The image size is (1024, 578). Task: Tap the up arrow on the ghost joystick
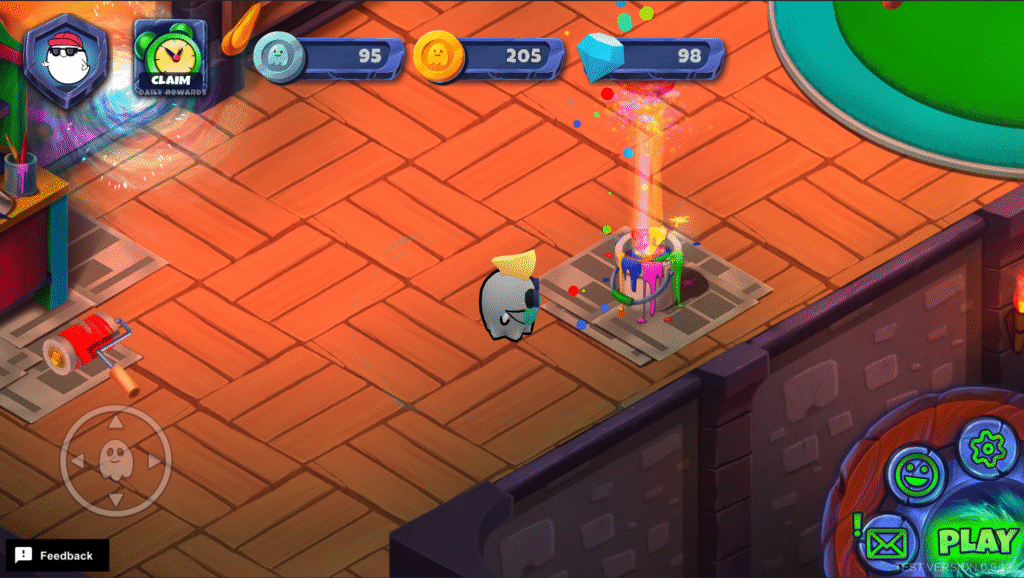(115, 421)
